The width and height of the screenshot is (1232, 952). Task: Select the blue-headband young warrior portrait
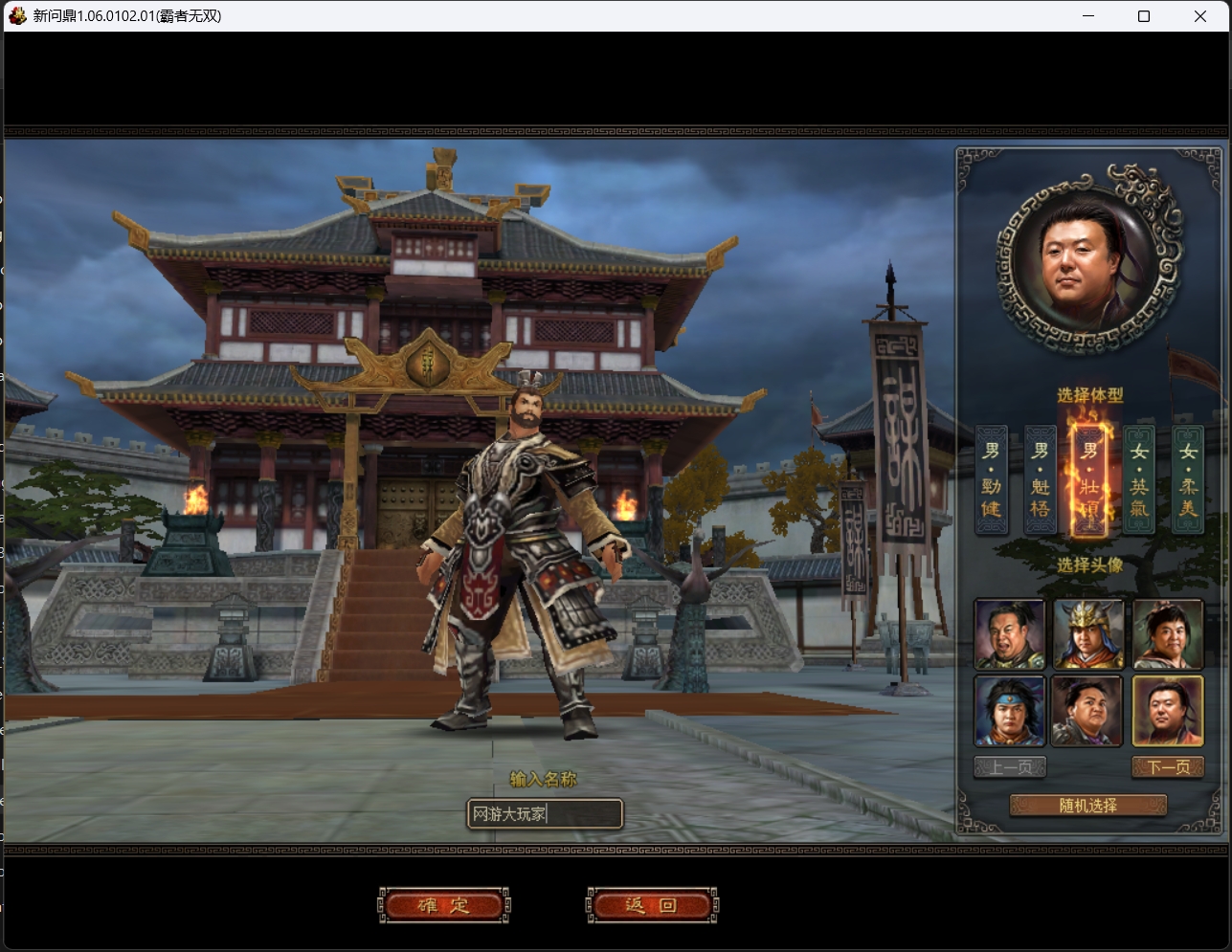coord(1009,712)
